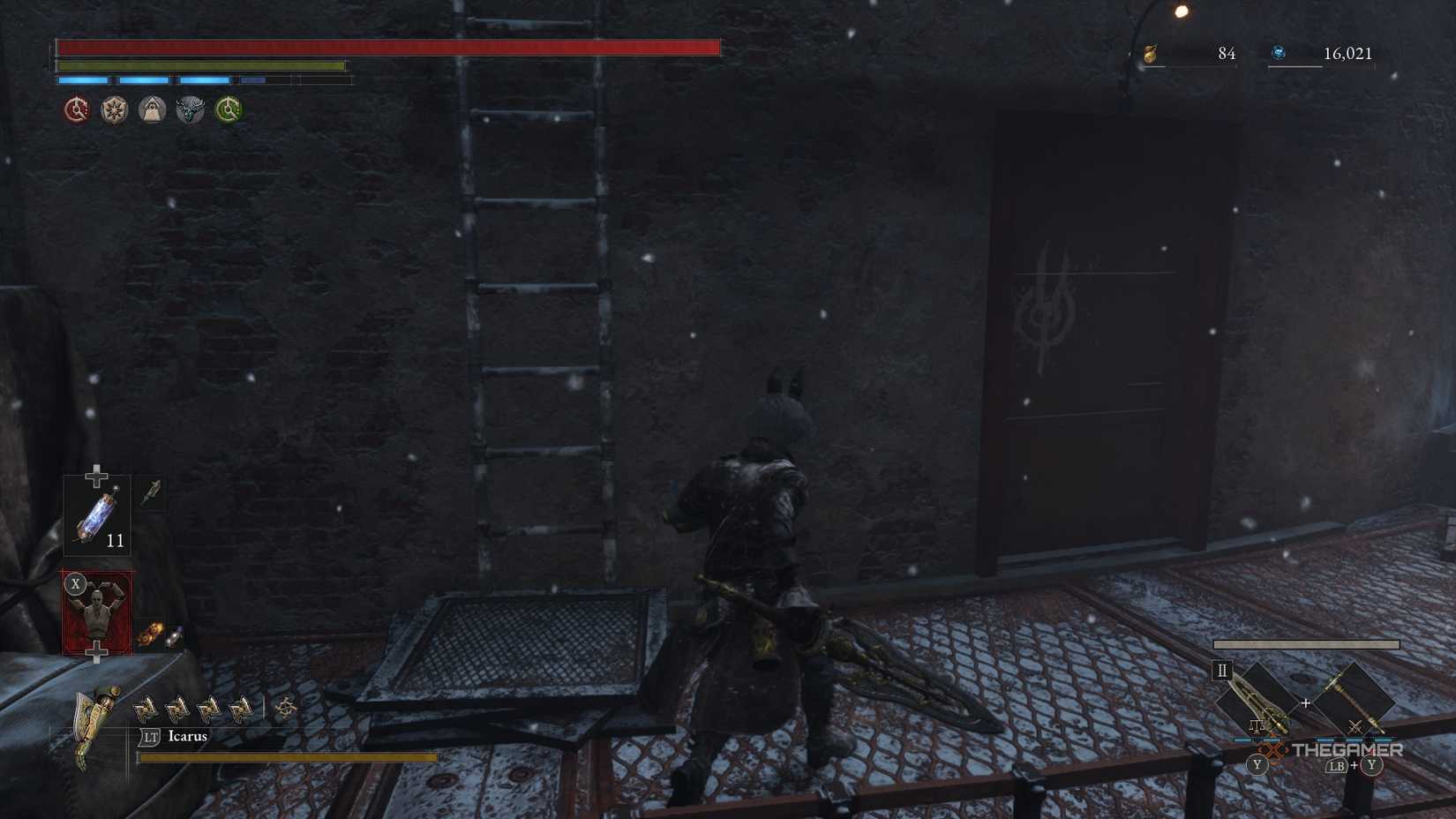
Task: Click the rose-shield buff icon
Action: coord(114,109)
